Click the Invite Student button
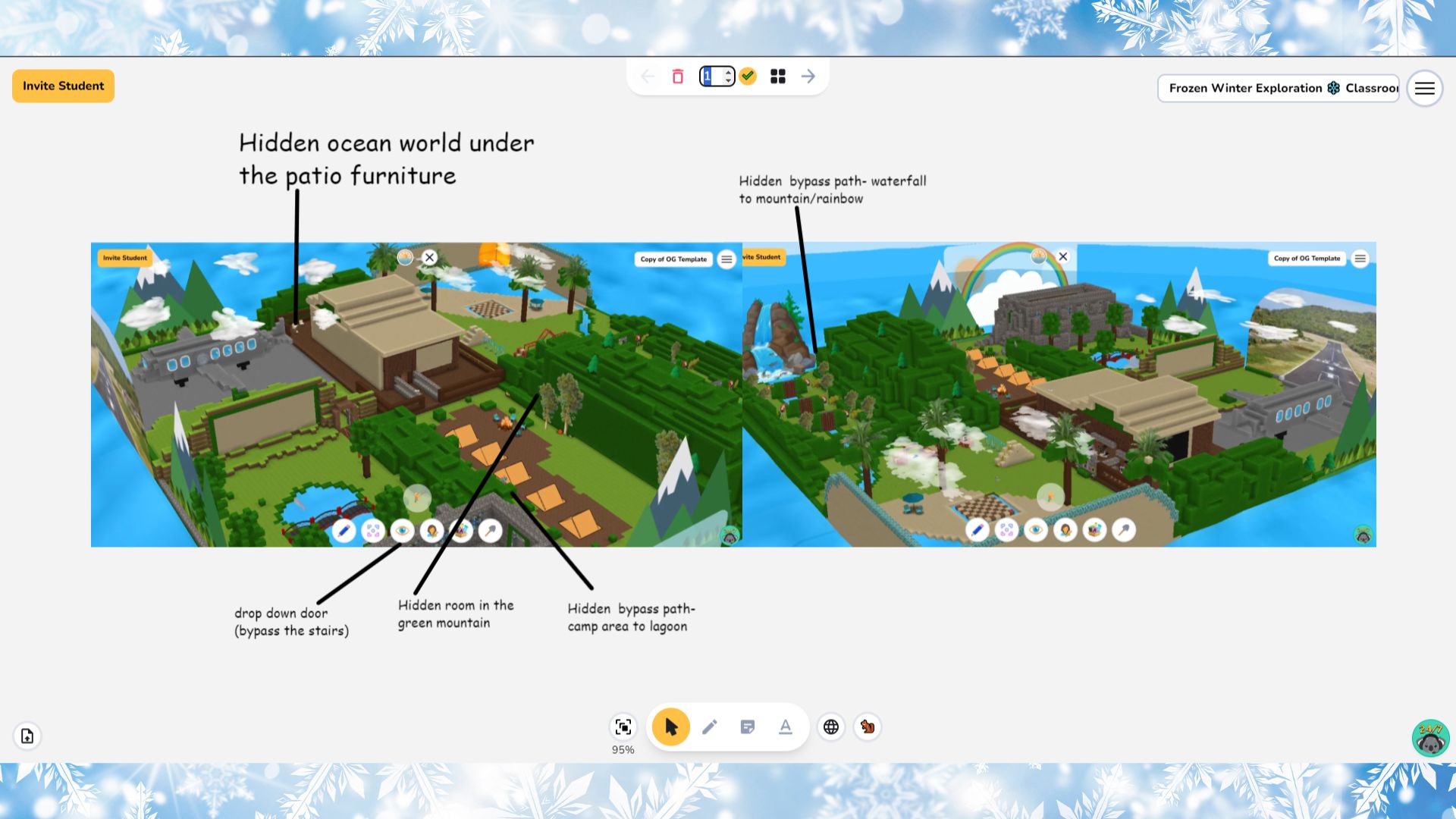1456x819 pixels. 63,86
